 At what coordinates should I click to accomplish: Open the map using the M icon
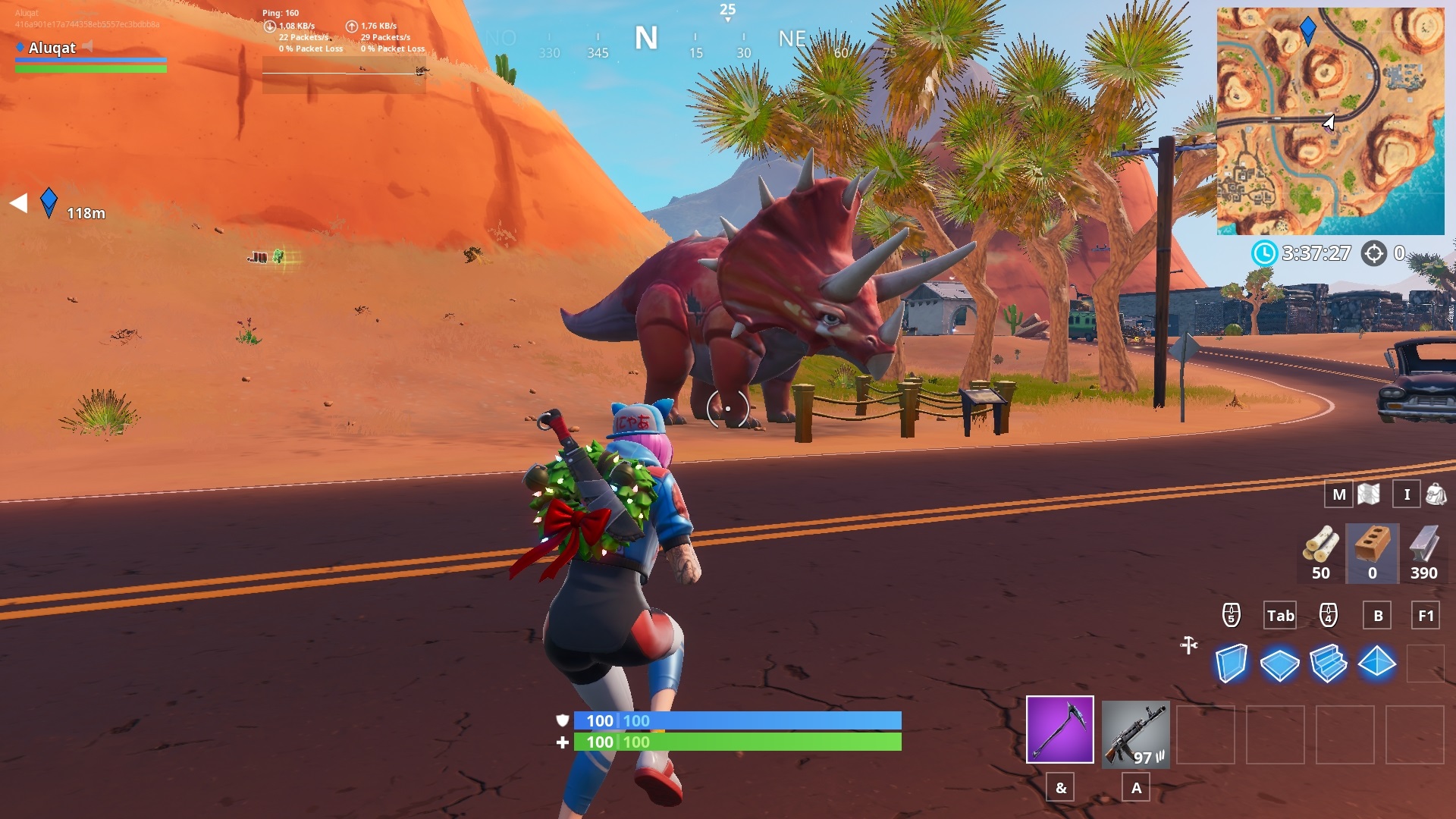(x=1338, y=494)
